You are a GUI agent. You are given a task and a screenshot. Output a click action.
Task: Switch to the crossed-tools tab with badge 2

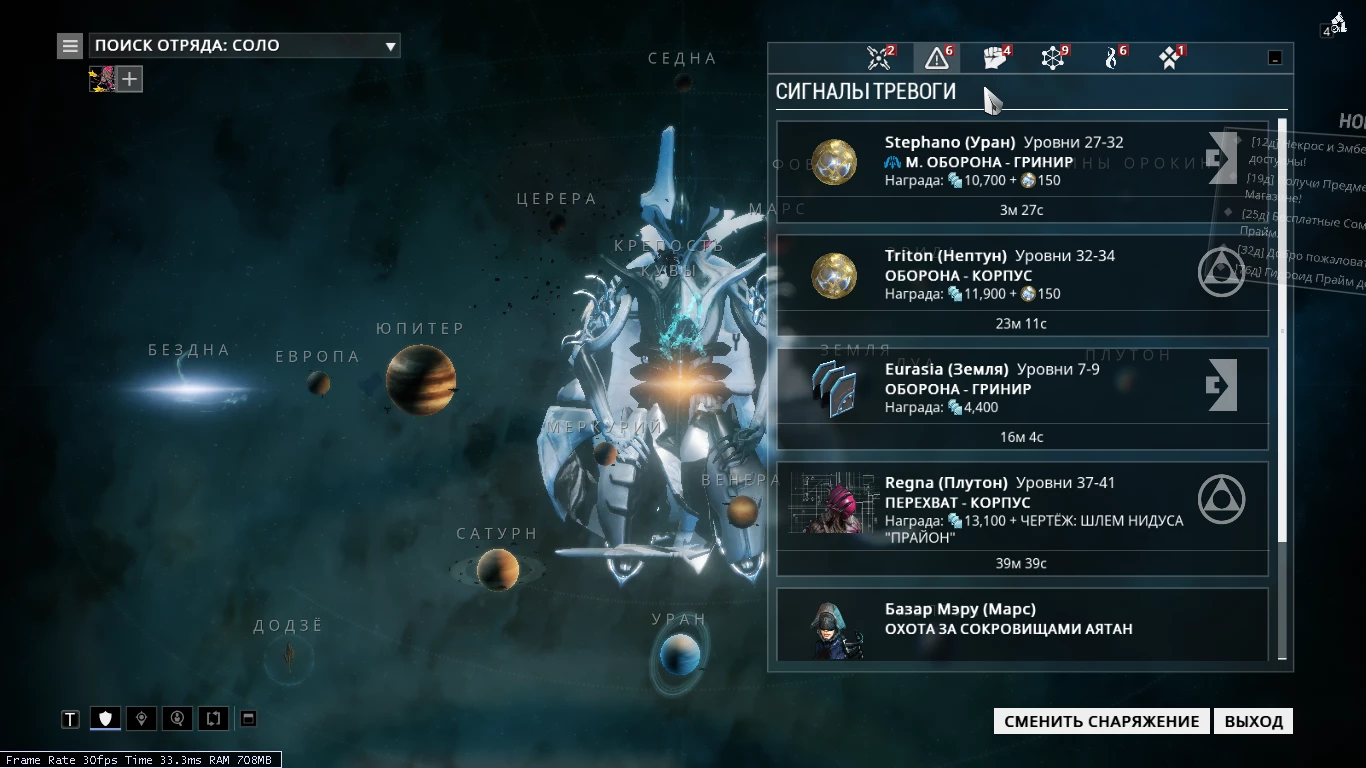(x=880, y=58)
